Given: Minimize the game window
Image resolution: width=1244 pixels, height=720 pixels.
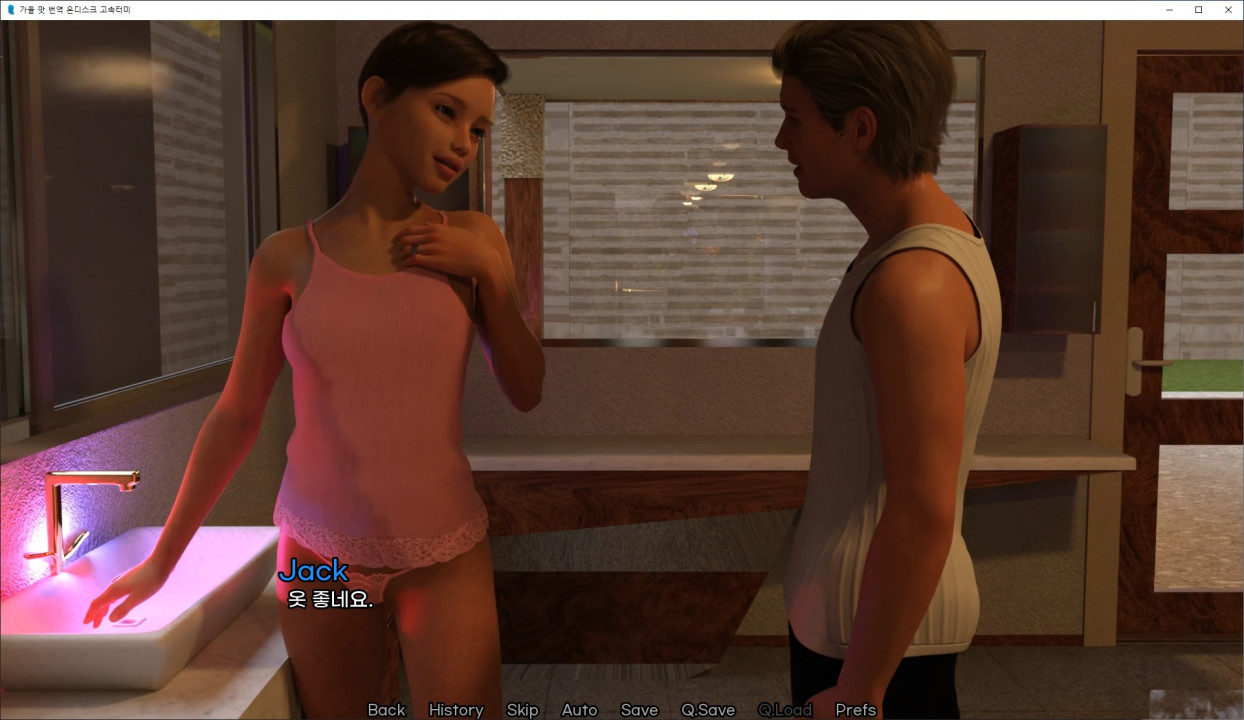Looking at the screenshot, I should tap(1170, 10).
